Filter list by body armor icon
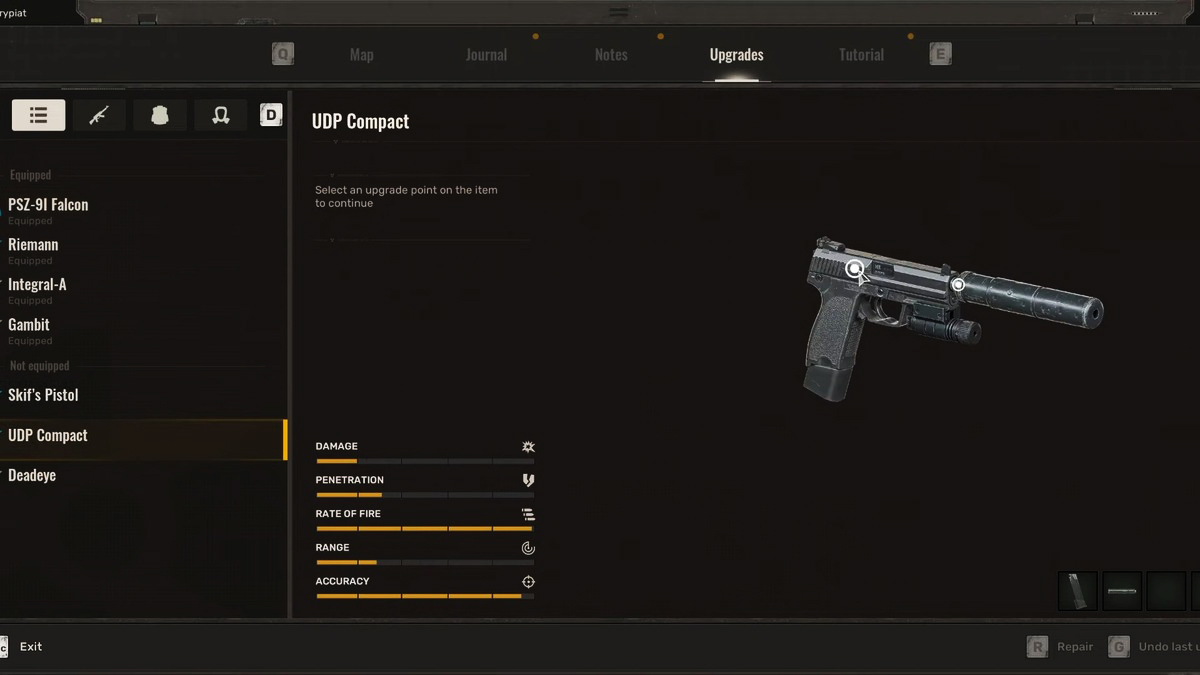 coord(159,115)
